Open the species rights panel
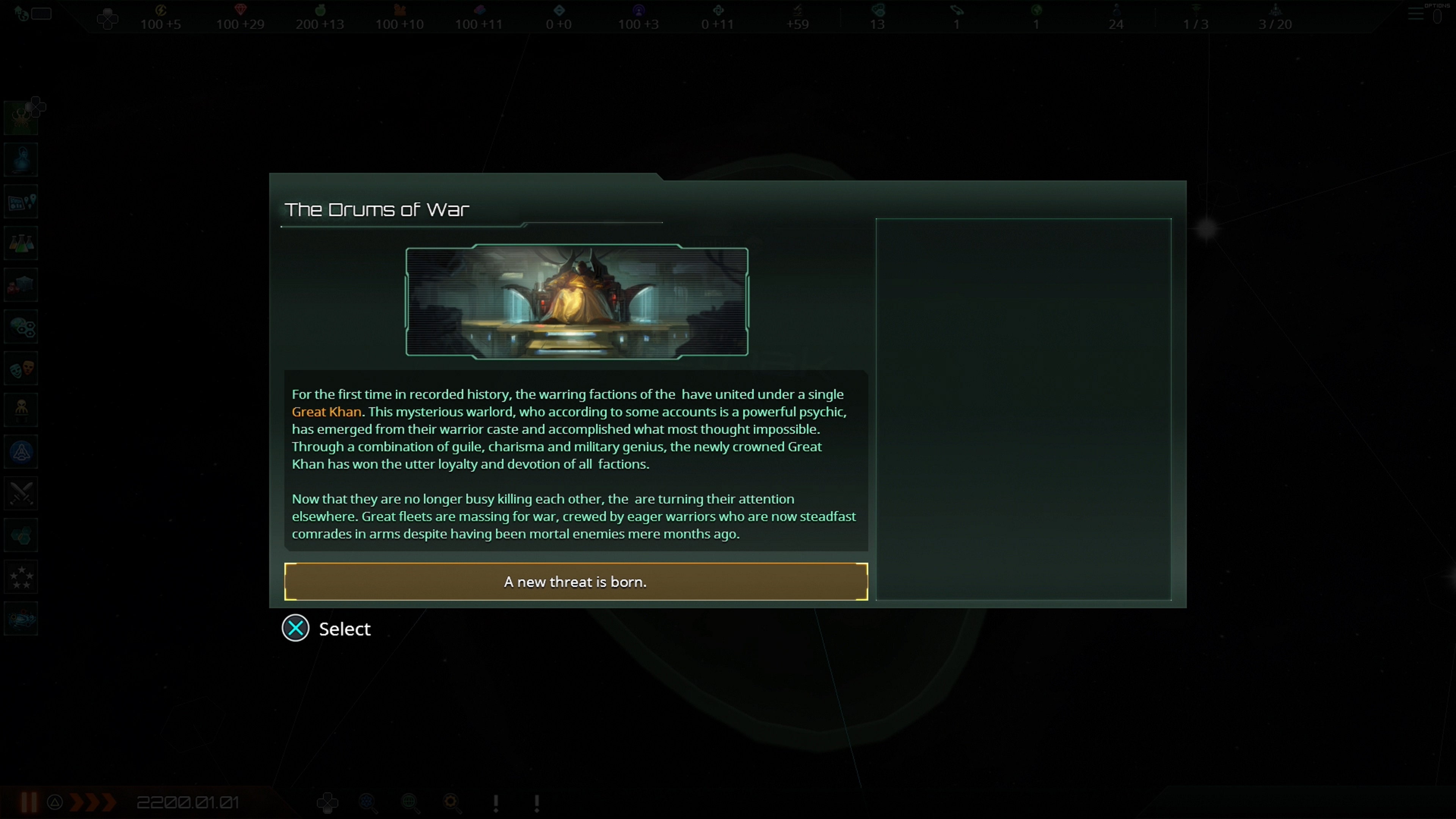This screenshot has width=1456, height=819. (21, 409)
